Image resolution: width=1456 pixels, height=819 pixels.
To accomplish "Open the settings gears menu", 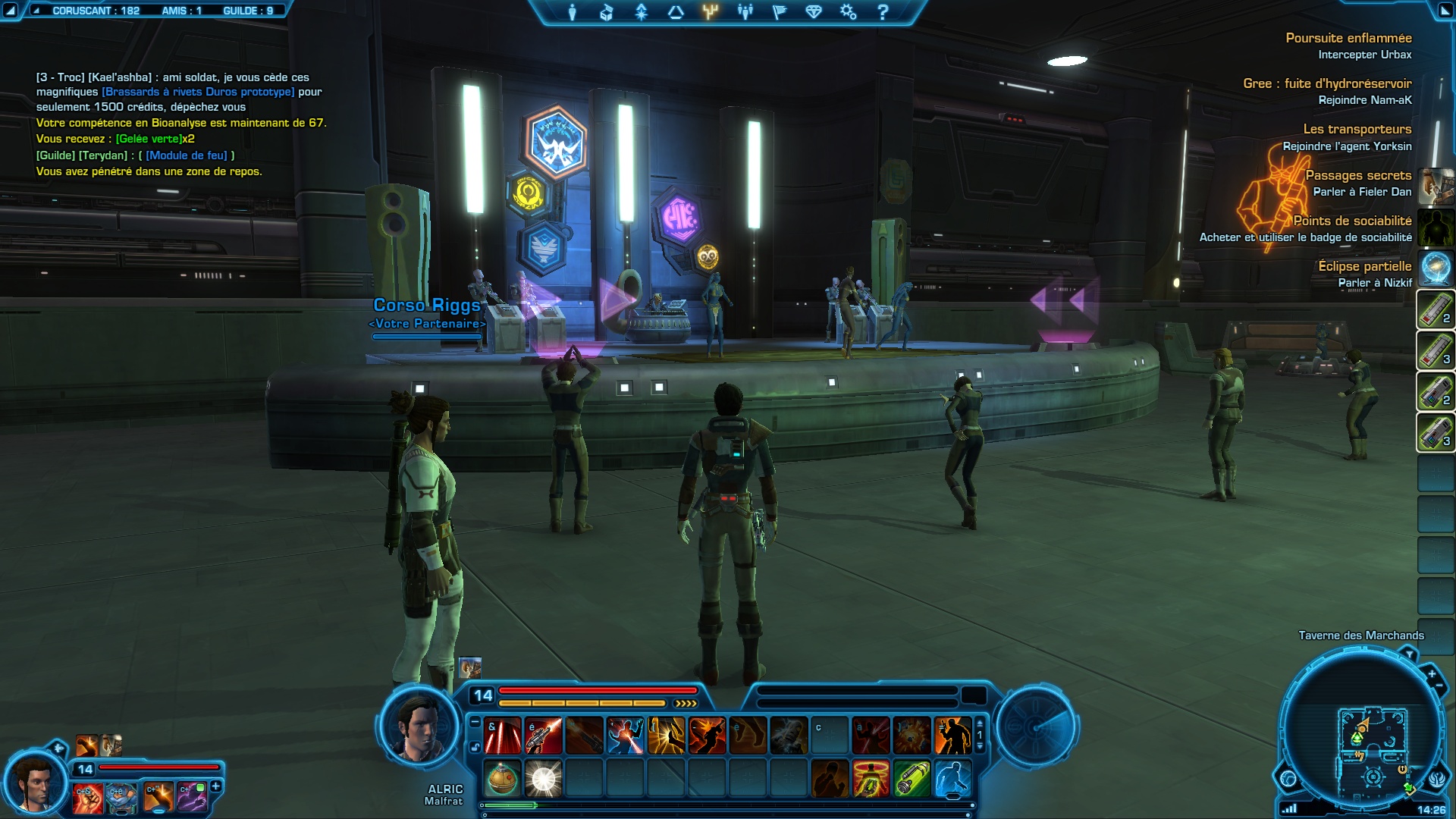I will click(x=848, y=12).
